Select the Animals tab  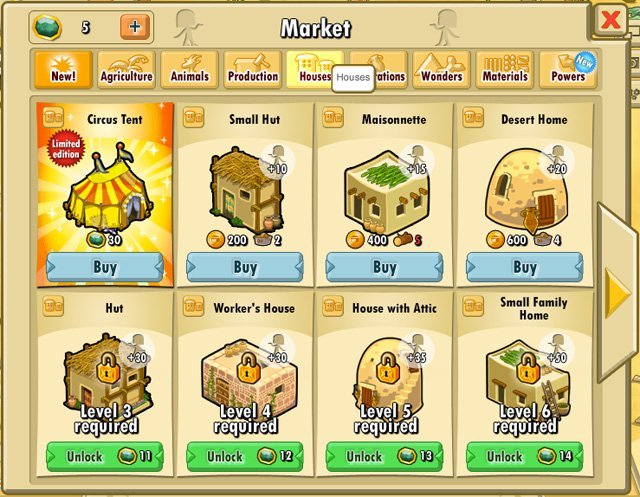tap(190, 70)
